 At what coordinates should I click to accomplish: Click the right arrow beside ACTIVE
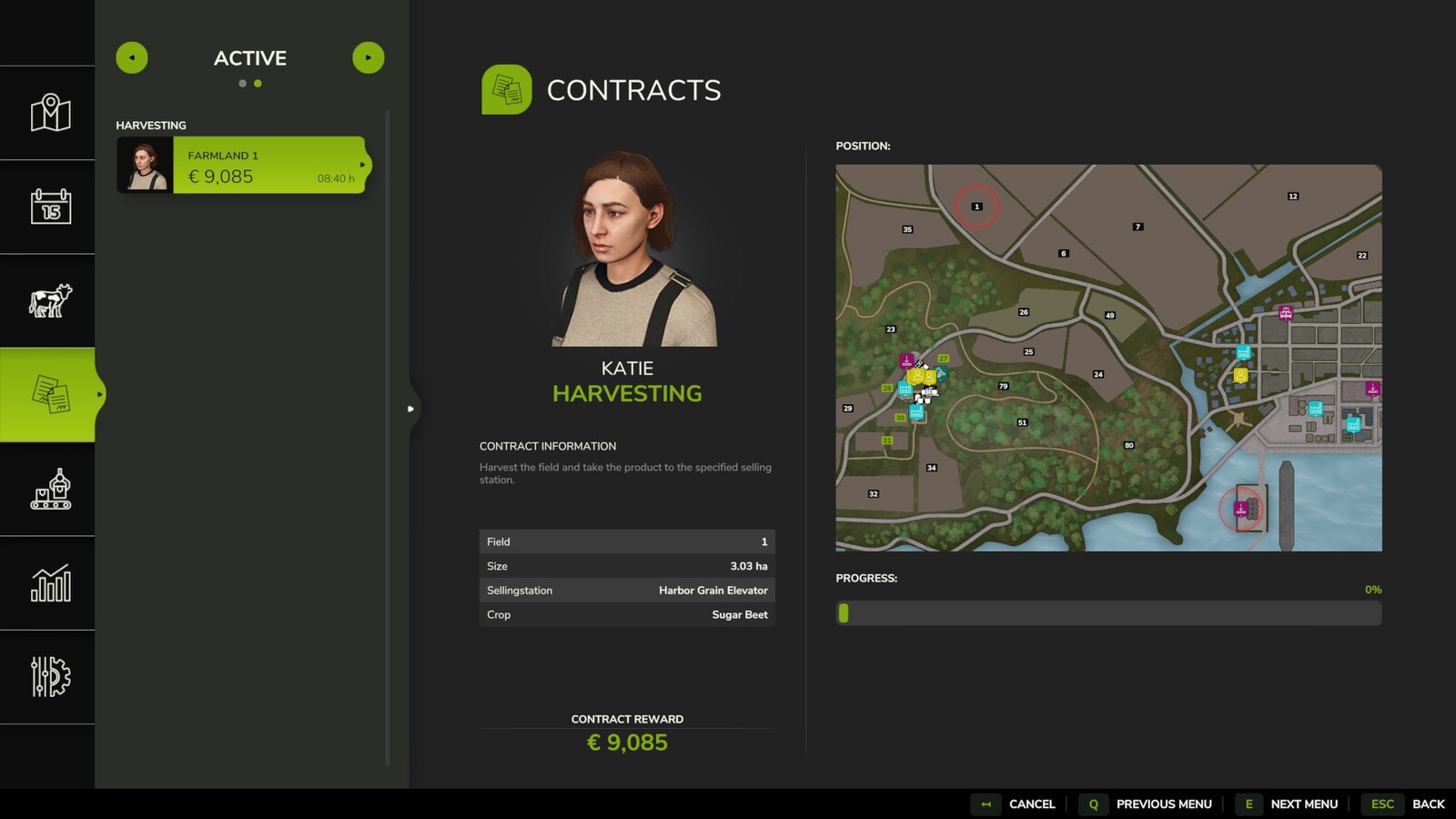(x=369, y=57)
